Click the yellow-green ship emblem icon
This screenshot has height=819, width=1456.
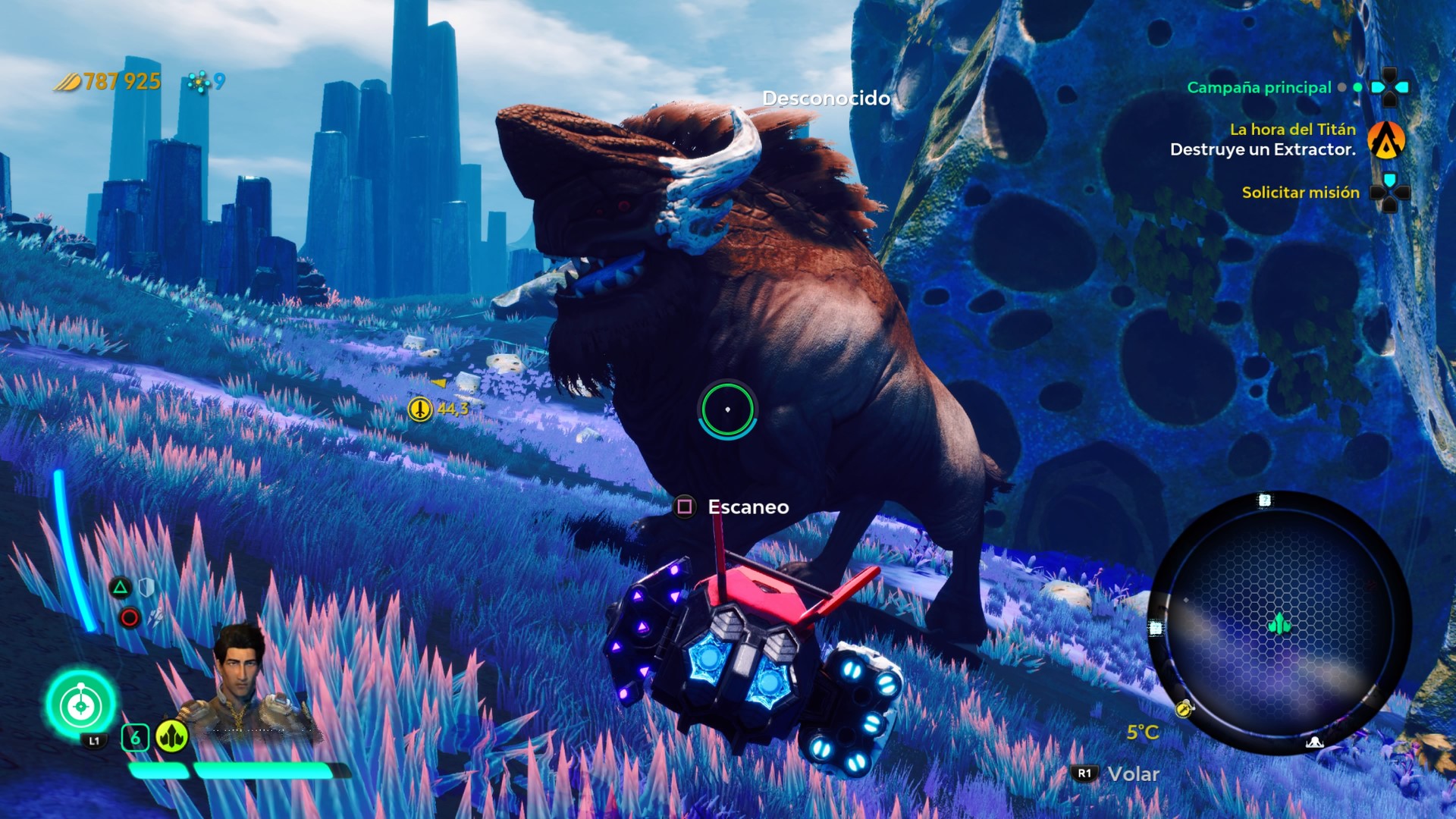point(172,736)
